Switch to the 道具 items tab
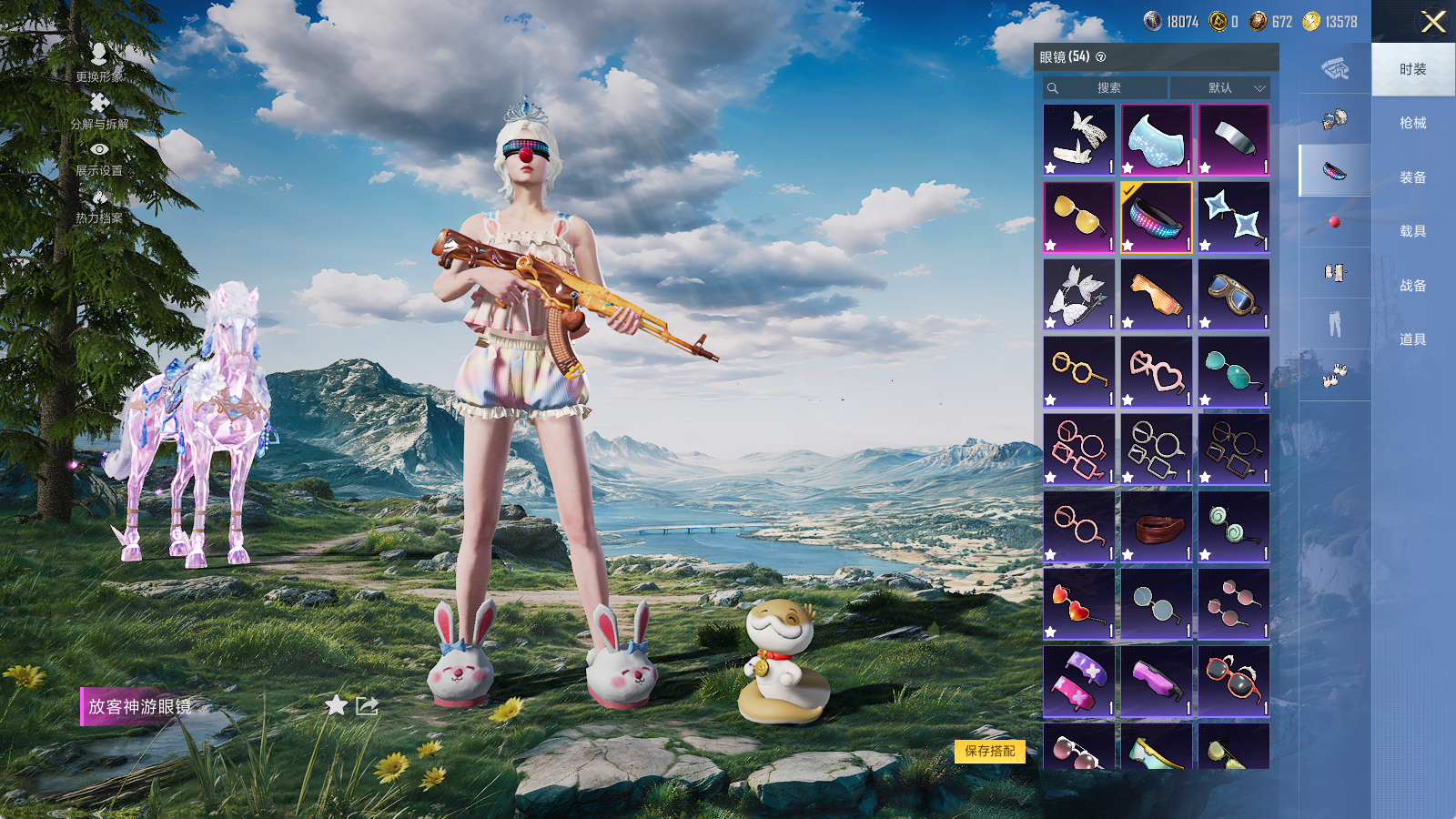This screenshot has width=1456, height=819. point(1412,339)
